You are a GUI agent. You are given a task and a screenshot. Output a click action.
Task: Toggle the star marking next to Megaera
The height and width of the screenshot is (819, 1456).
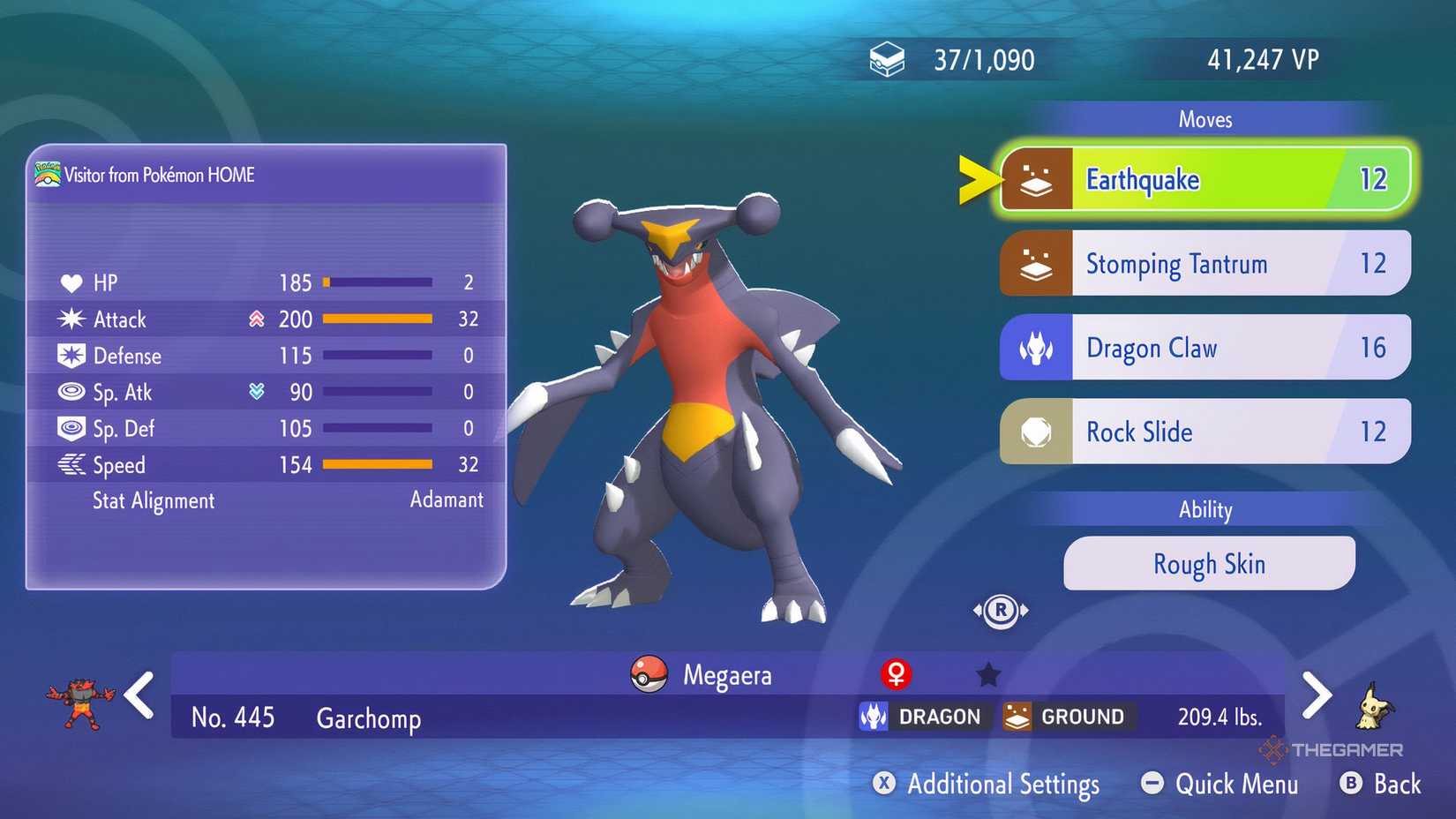click(x=987, y=672)
